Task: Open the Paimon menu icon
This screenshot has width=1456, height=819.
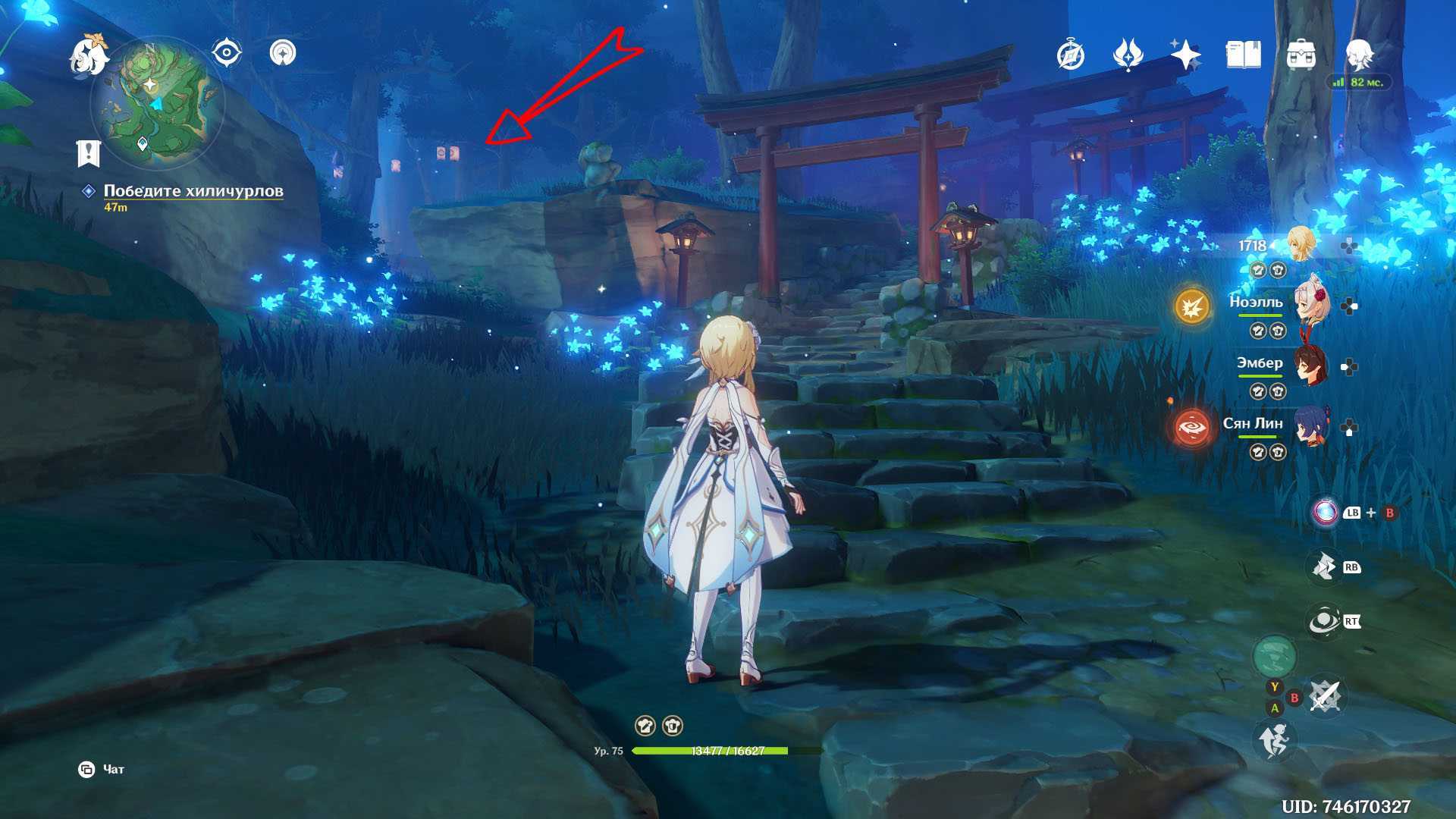Action: pos(88,55)
